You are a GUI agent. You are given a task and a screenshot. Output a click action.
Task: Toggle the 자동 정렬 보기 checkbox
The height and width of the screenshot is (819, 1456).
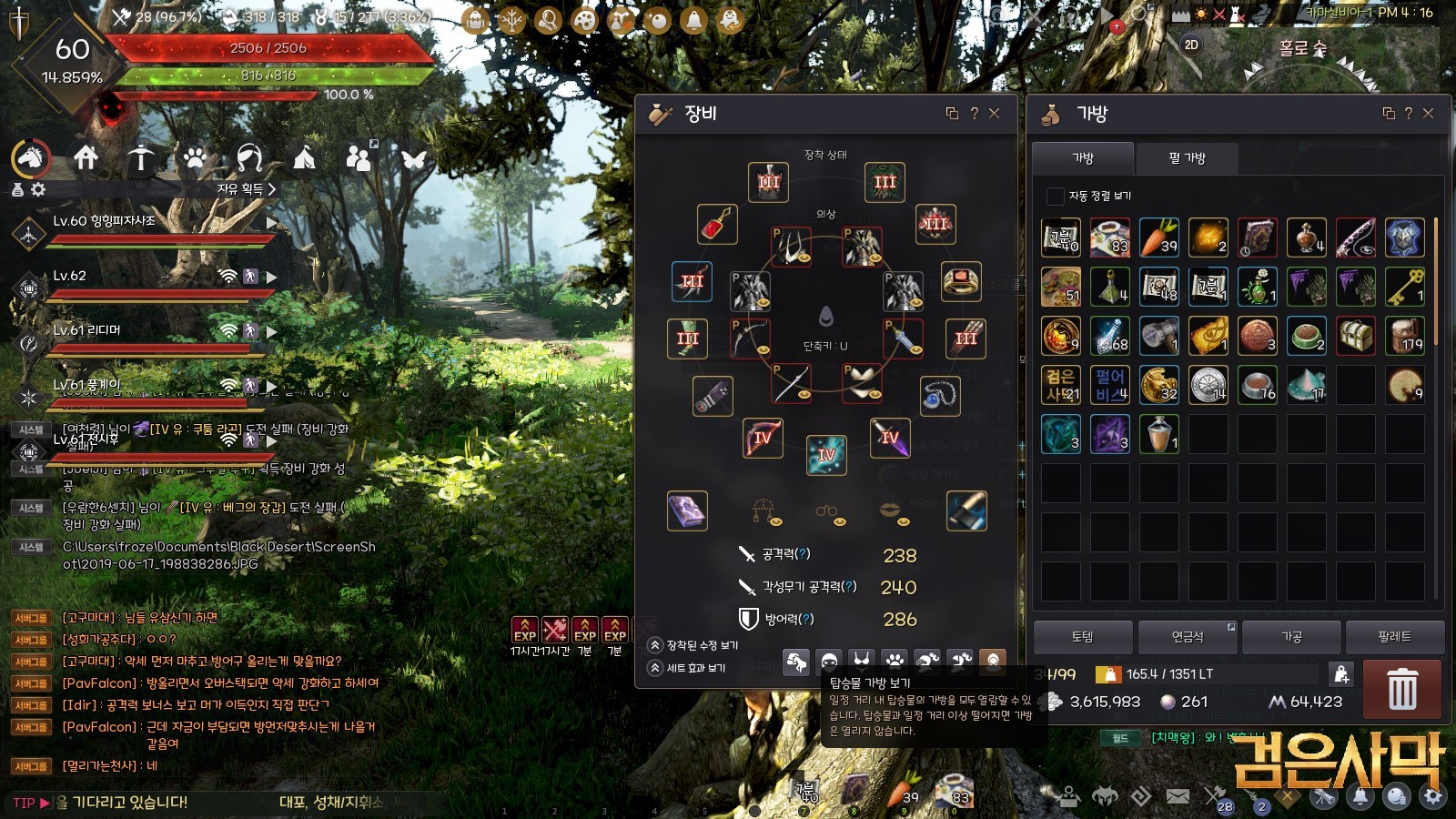1056,196
